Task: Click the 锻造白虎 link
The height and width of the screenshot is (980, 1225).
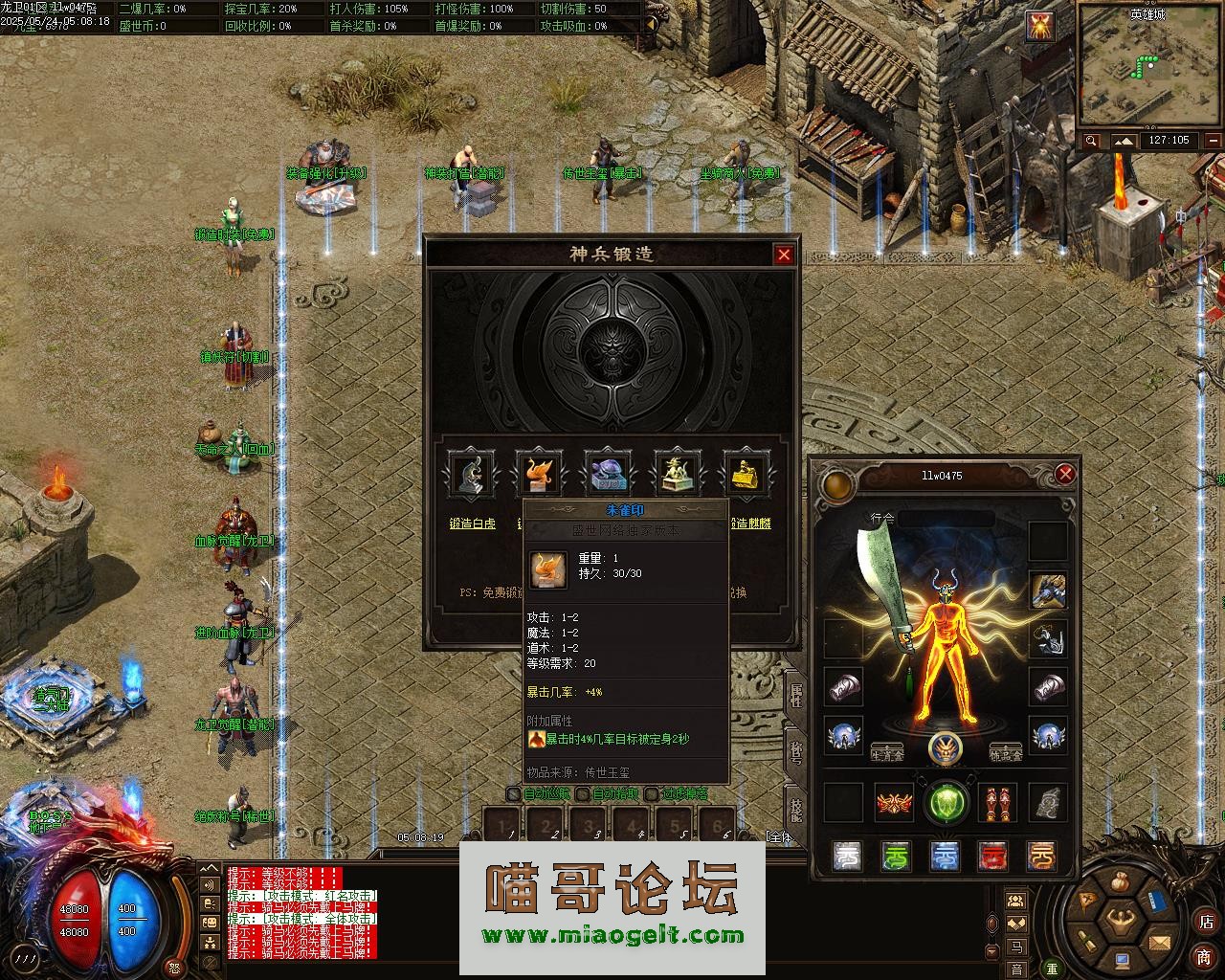Action: (473, 523)
